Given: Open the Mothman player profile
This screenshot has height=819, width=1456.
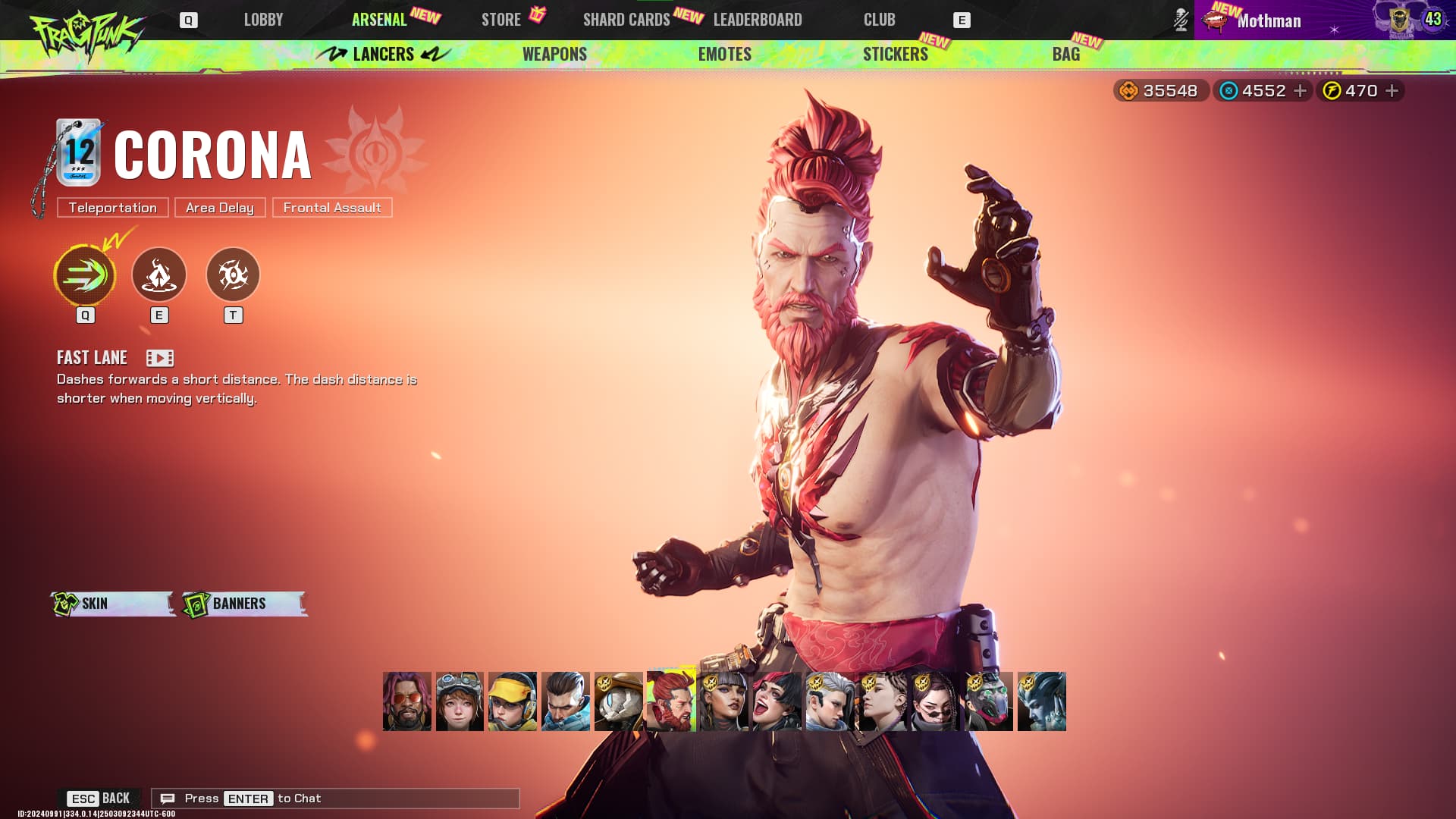Looking at the screenshot, I should (x=1269, y=20).
